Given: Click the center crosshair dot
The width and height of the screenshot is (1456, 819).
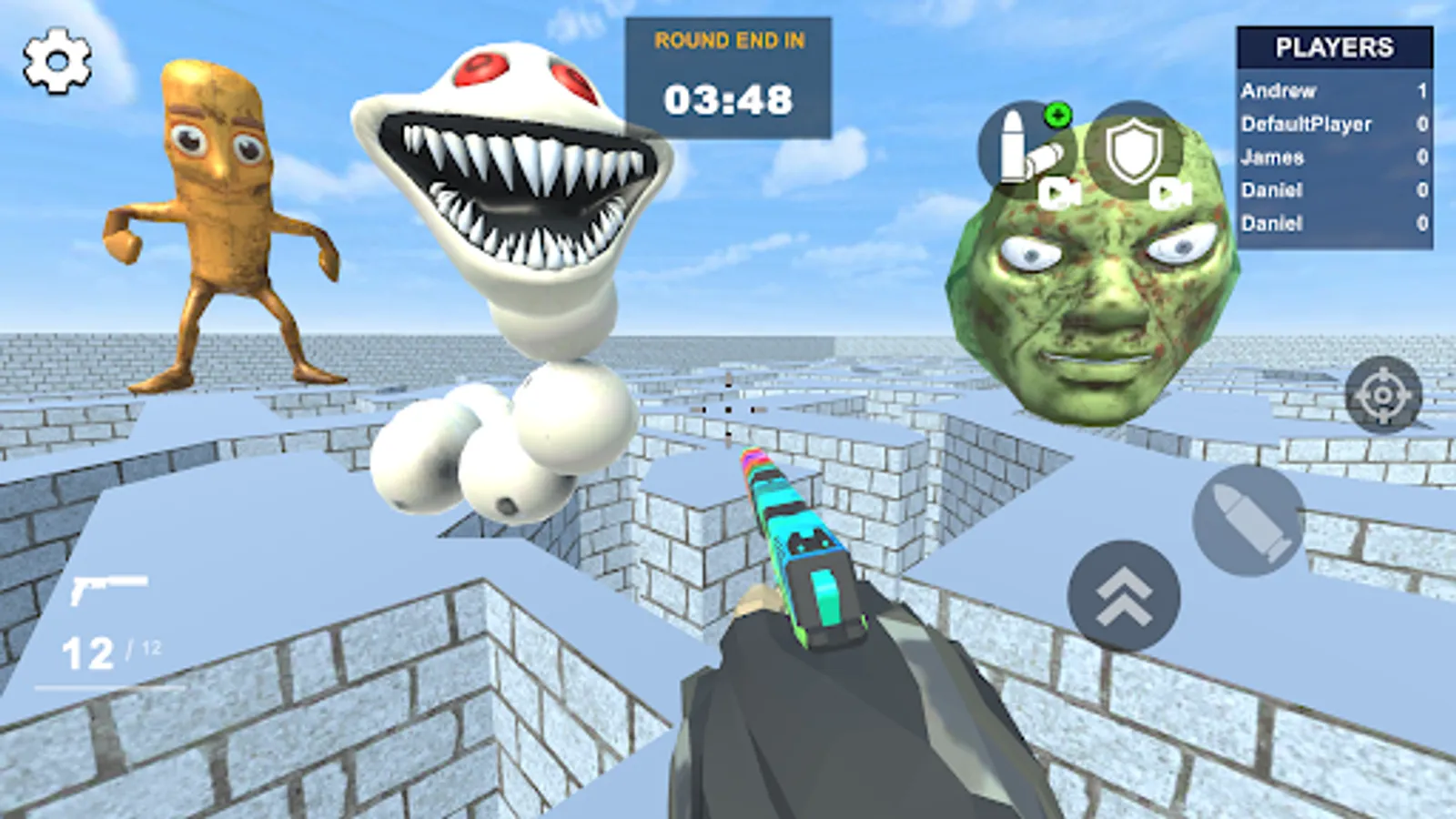Looking at the screenshot, I should point(728,411).
